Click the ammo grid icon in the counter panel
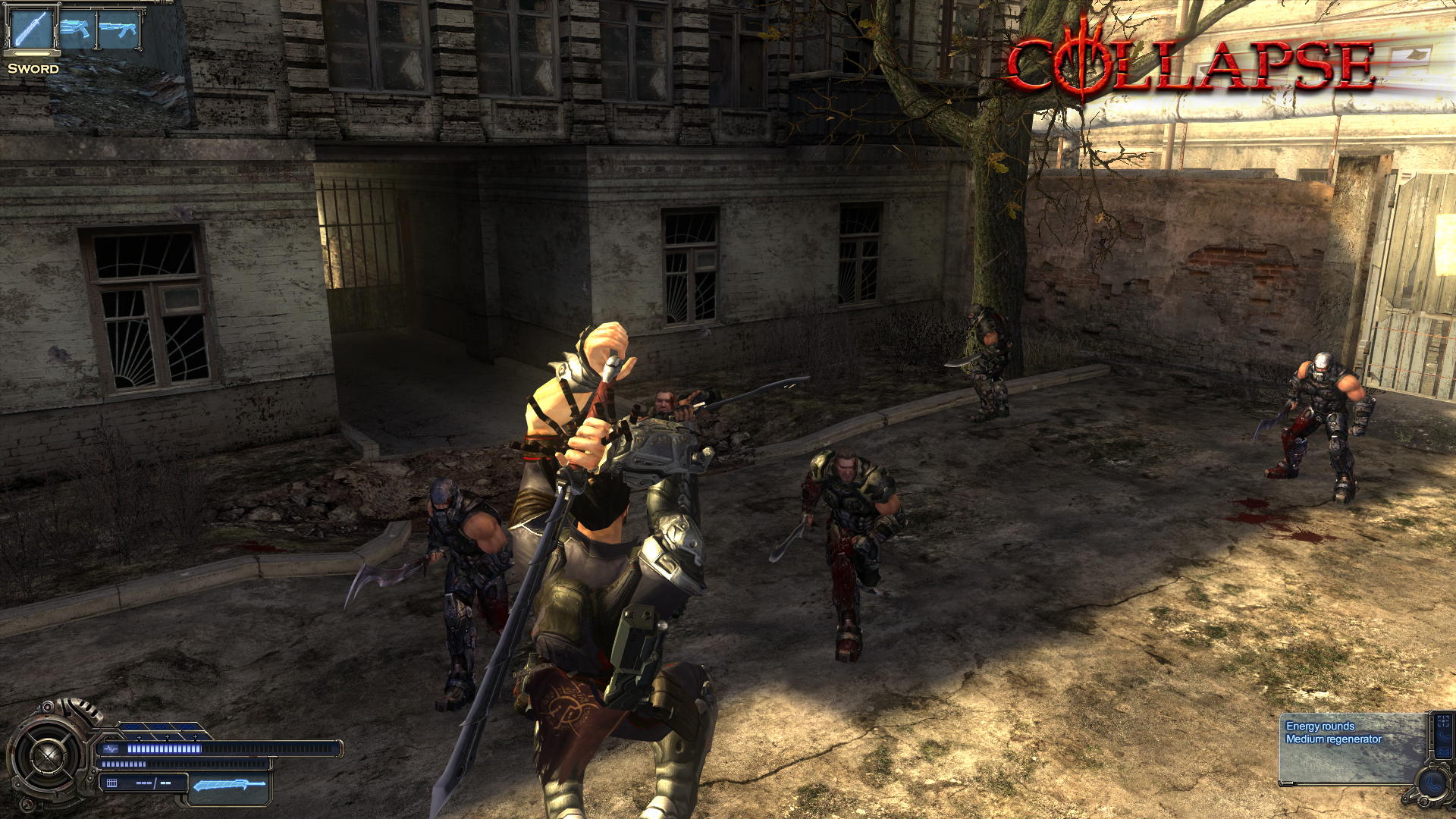Image resolution: width=1456 pixels, height=819 pixels. click(112, 783)
